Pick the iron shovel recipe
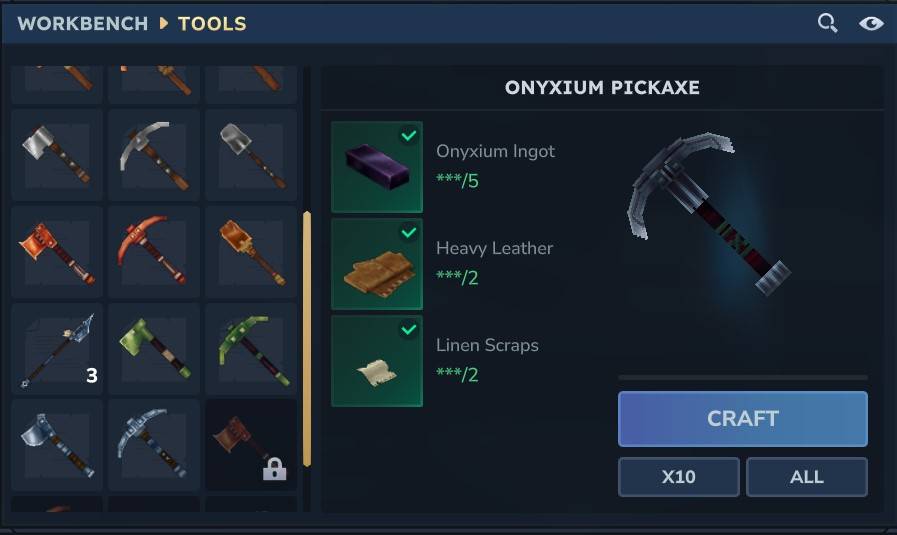897x535 pixels. (251, 155)
